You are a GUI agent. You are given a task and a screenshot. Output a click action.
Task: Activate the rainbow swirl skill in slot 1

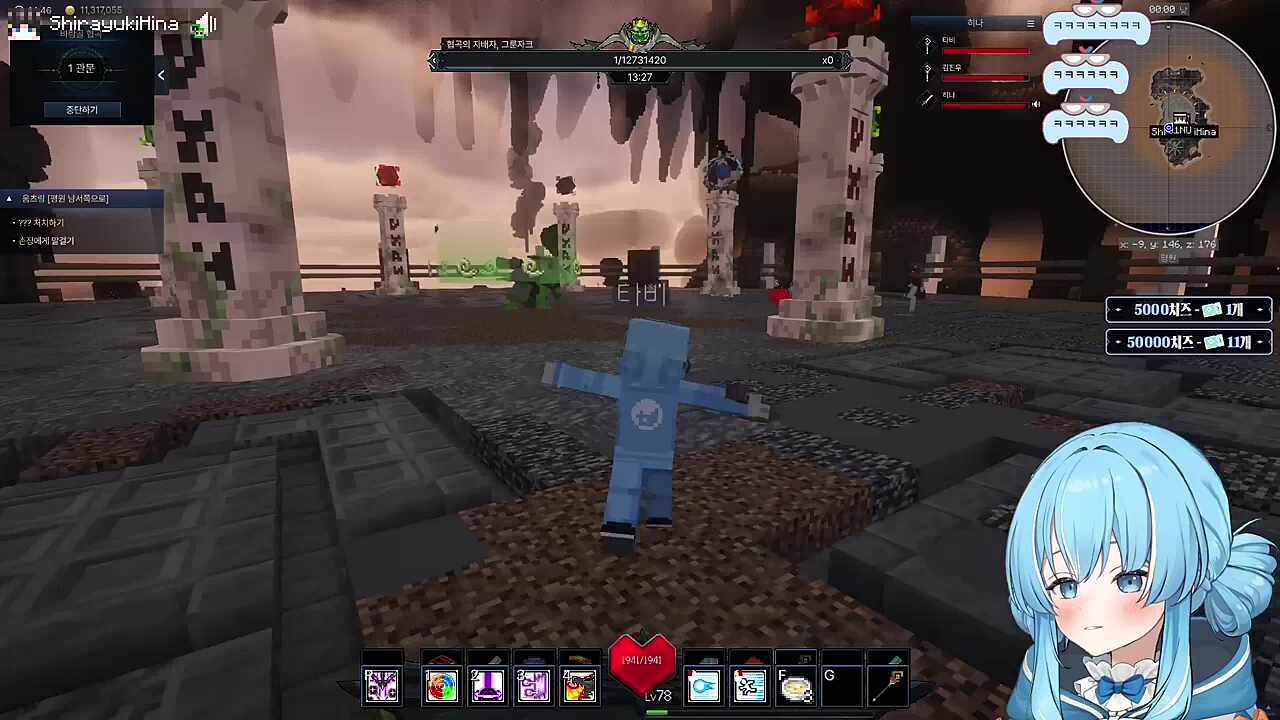click(441, 686)
